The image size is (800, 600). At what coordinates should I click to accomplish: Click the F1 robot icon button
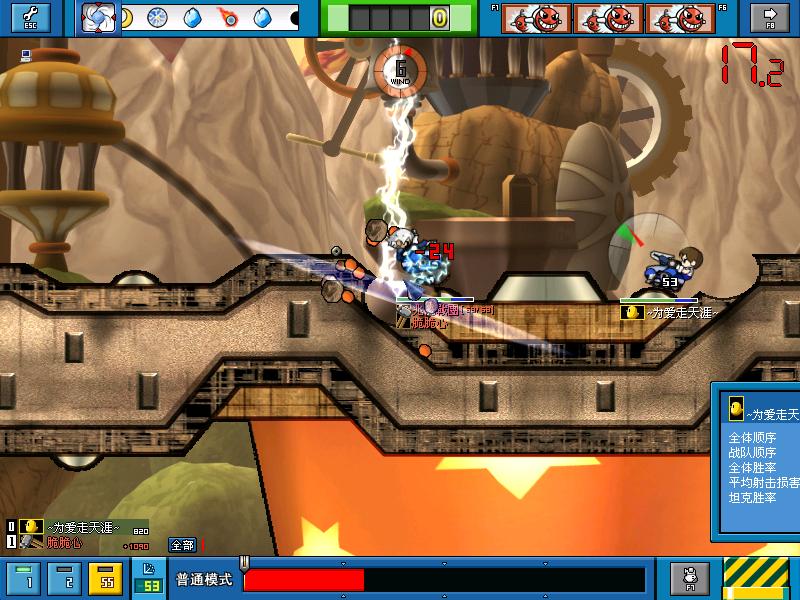(690, 578)
